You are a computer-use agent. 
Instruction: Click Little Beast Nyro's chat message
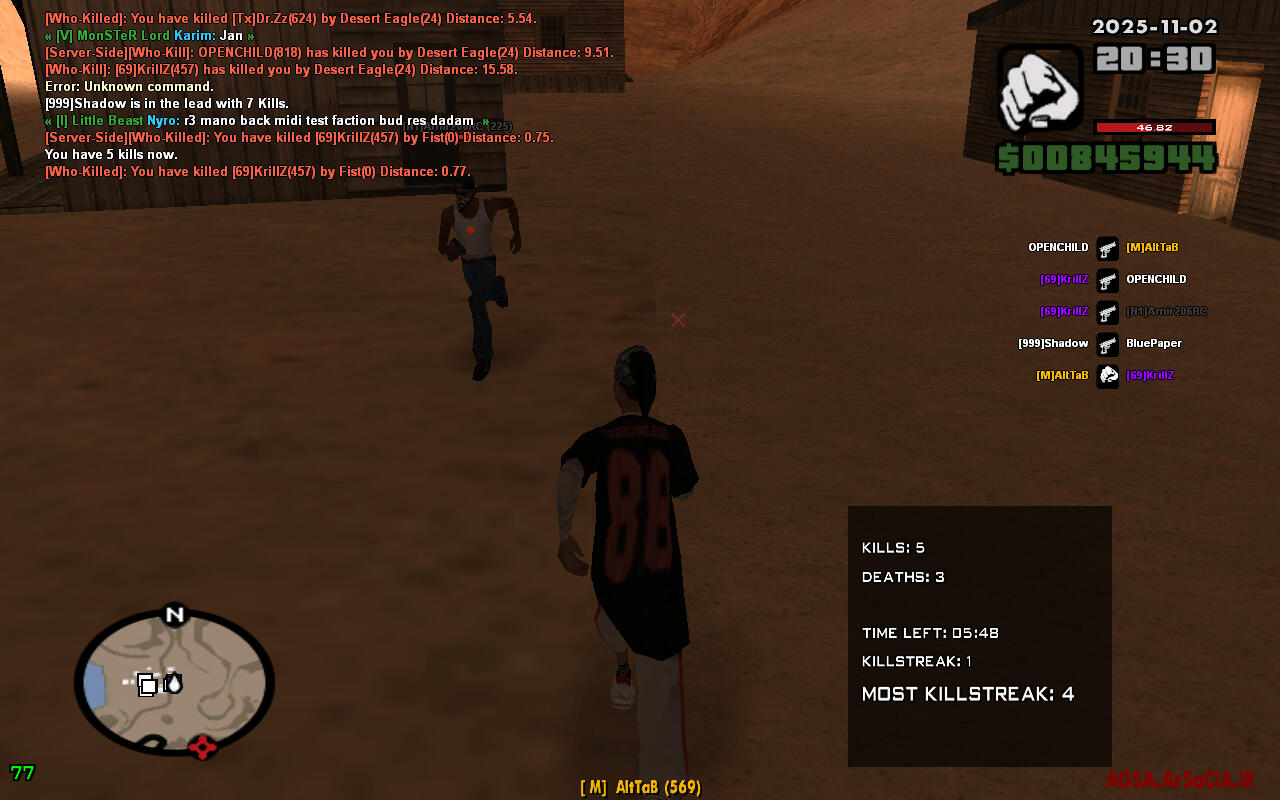[267, 121]
